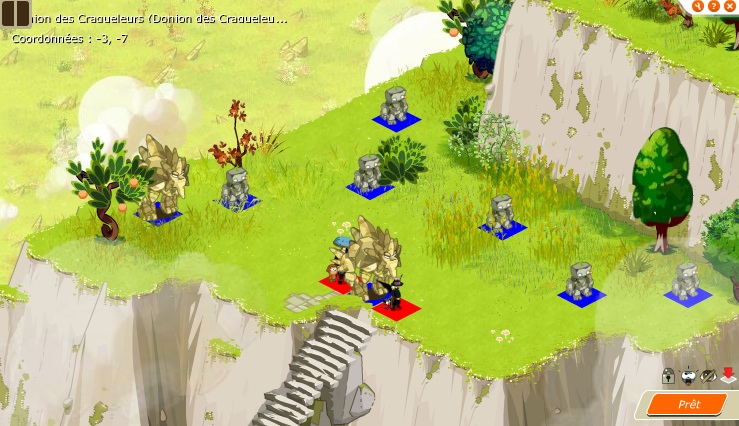Open the orange wrench options button
This screenshot has width=739, height=426.
click(698, 6)
